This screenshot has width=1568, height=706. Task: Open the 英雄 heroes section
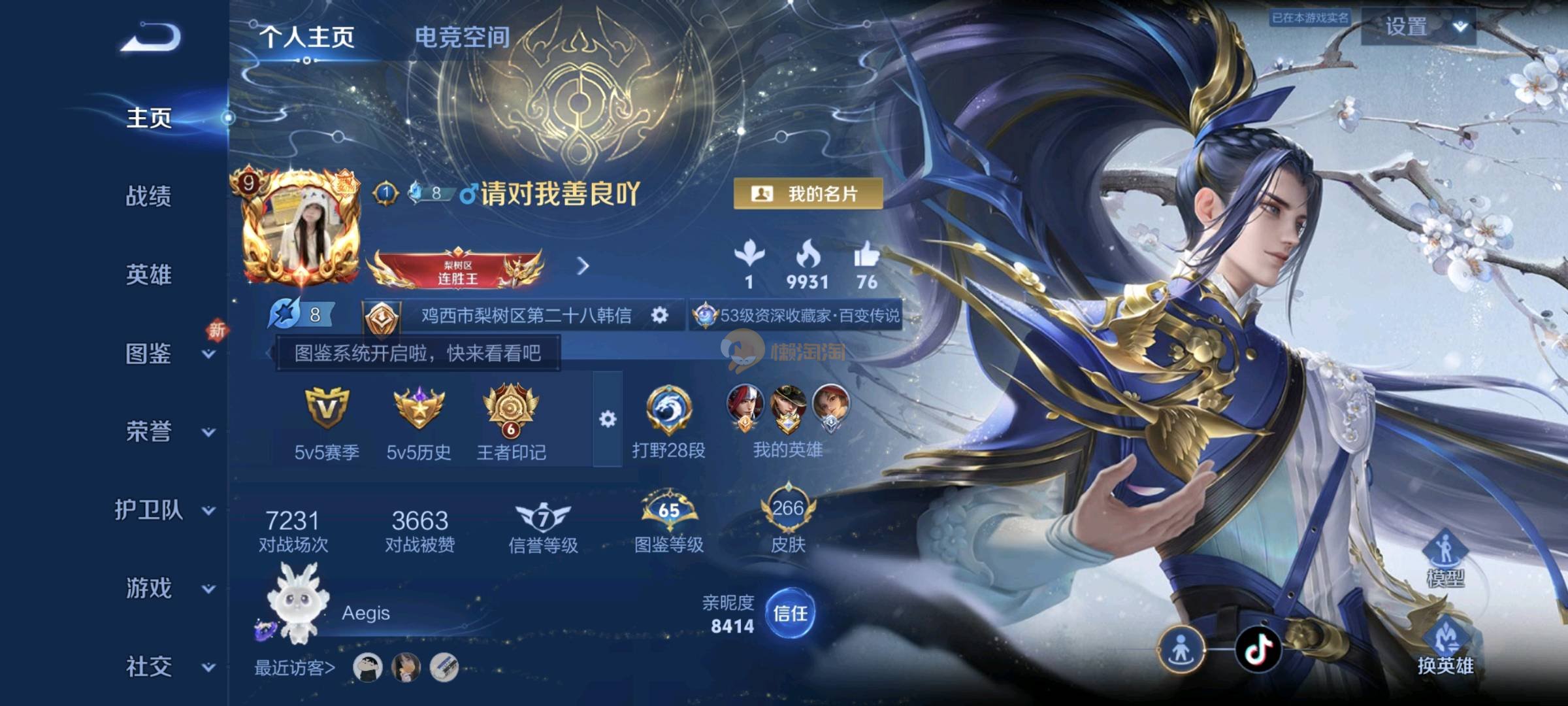pos(148,275)
